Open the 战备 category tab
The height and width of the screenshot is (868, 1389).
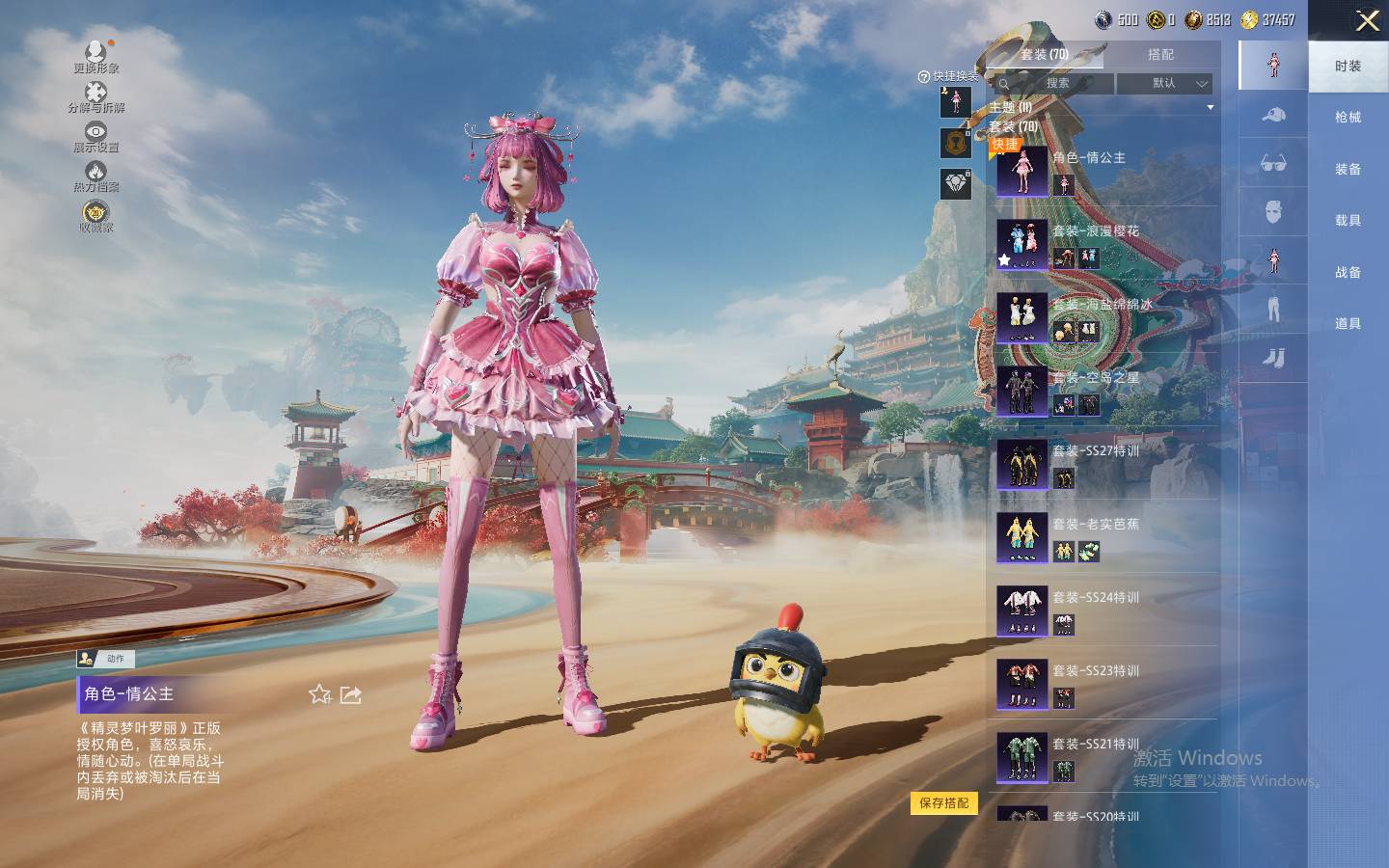pos(1348,273)
